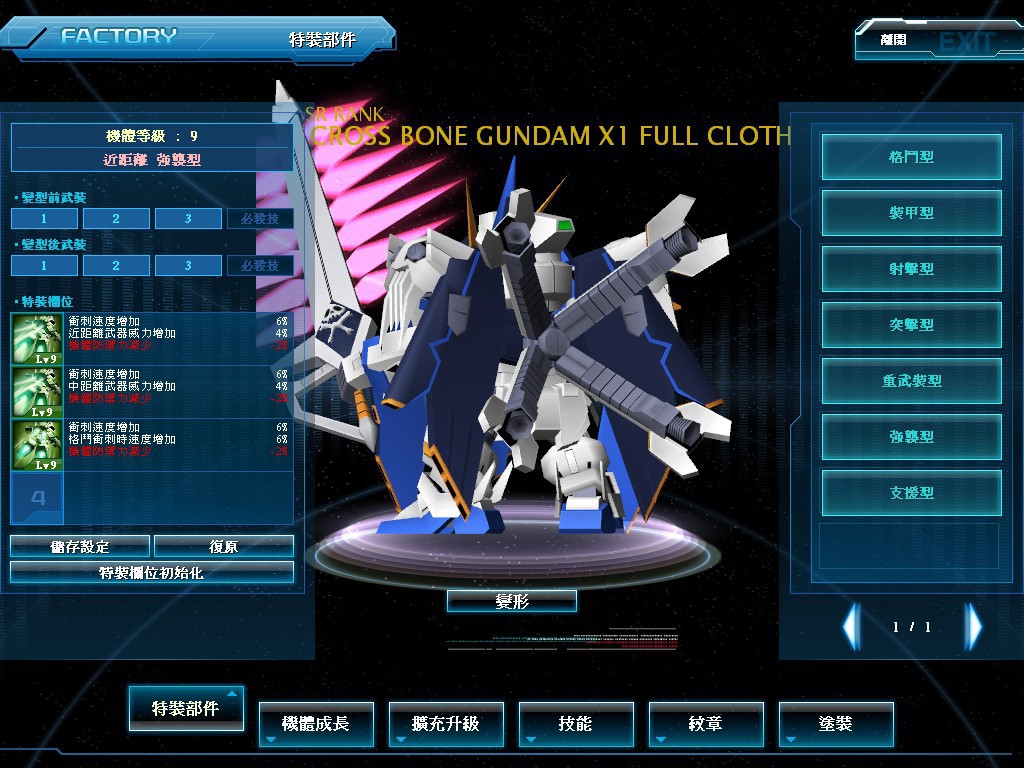
Task: Pick the 射擊型 part category
Action: point(911,269)
